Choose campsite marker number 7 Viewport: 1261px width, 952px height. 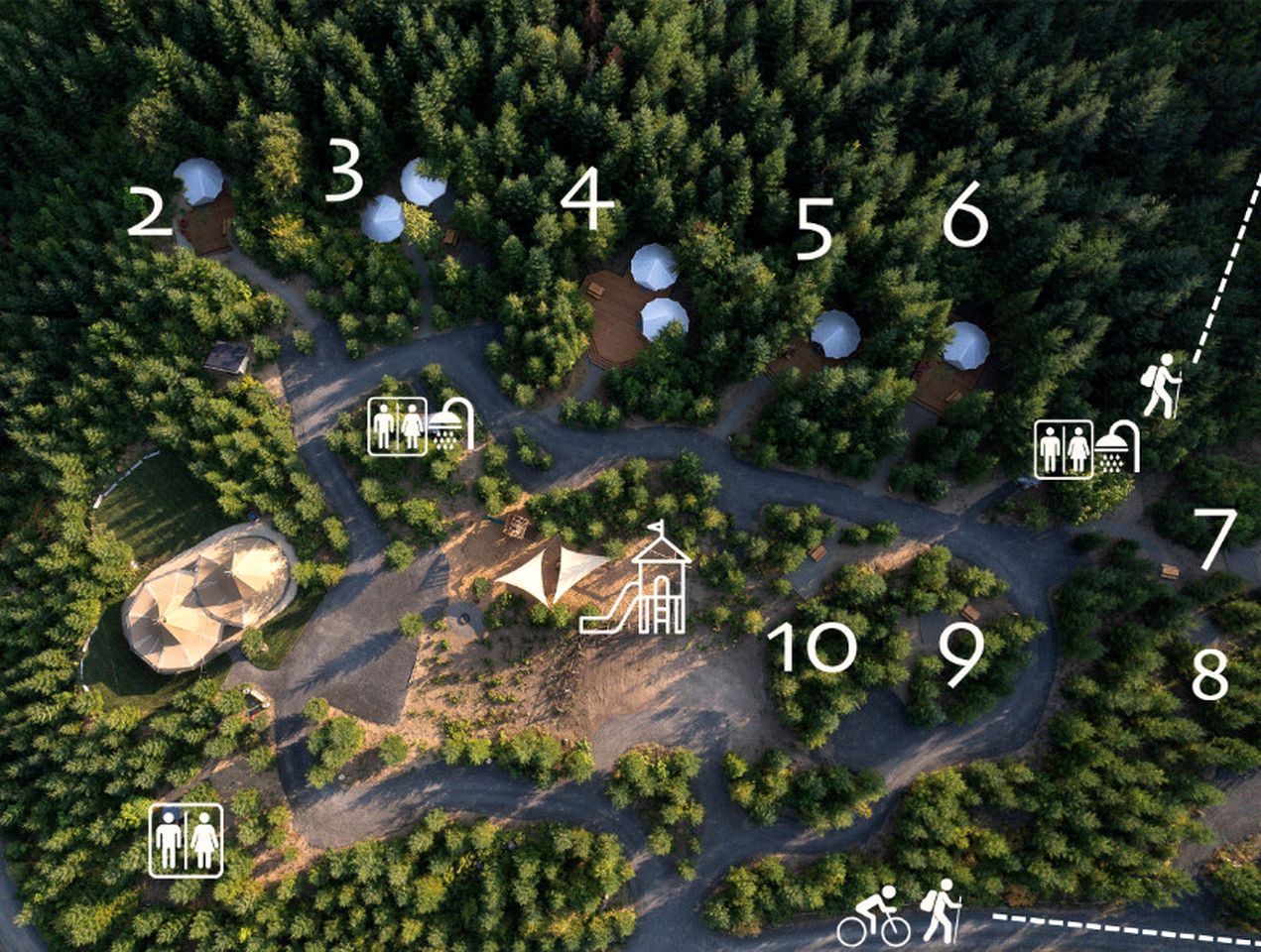[1216, 539]
